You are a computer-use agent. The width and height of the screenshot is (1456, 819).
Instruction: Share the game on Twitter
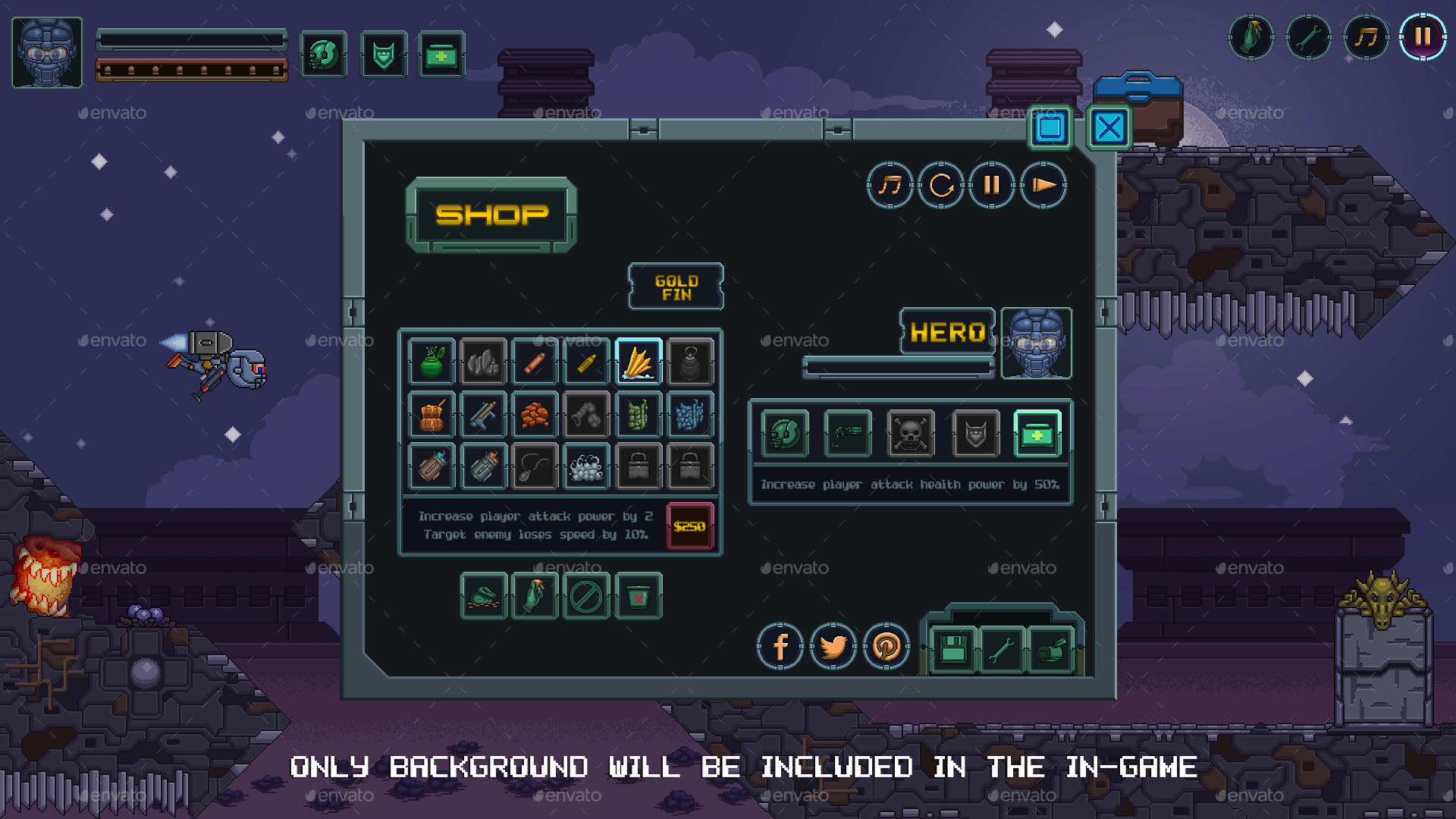click(x=834, y=647)
